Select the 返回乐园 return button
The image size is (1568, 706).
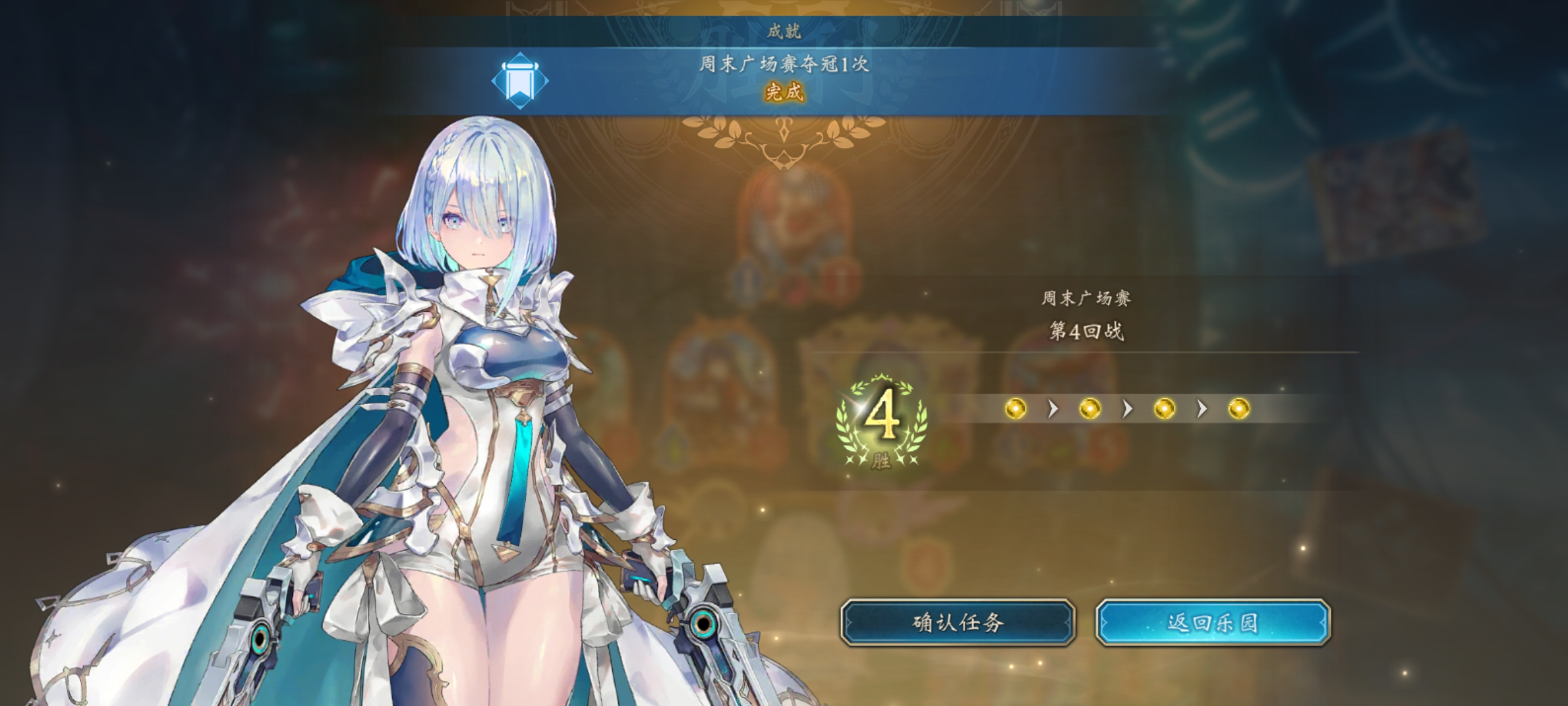pos(1213,622)
